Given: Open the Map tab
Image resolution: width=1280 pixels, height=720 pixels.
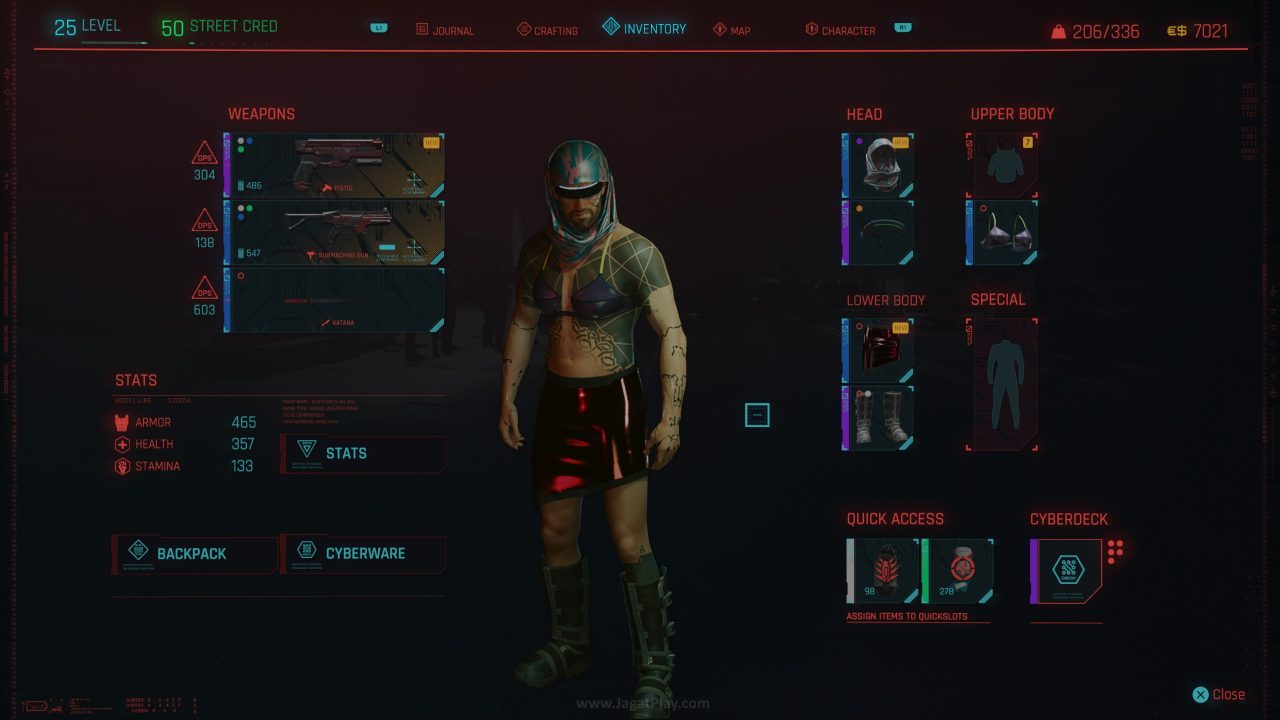Looking at the screenshot, I should click(732, 30).
